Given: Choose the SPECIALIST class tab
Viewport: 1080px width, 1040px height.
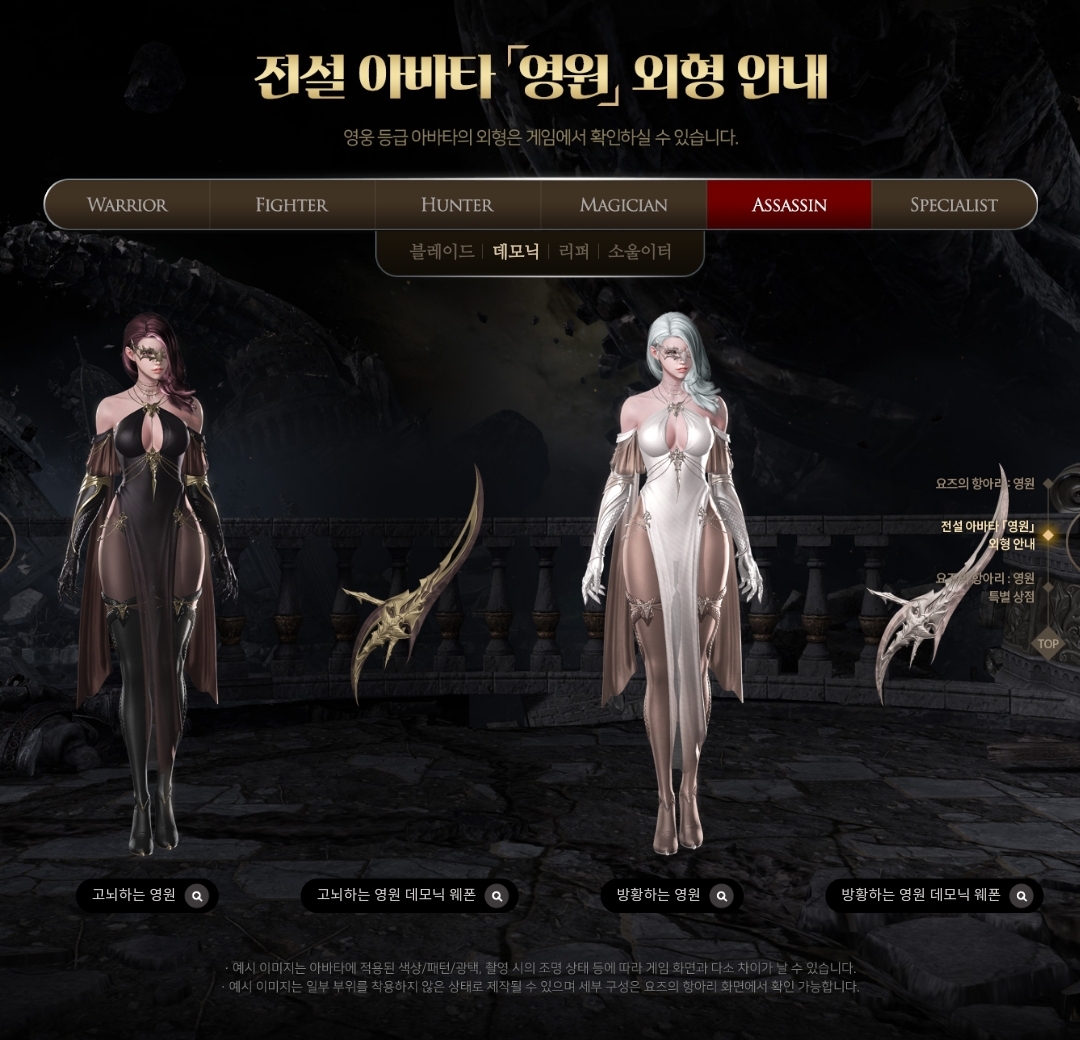Looking at the screenshot, I should coord(953,205).
